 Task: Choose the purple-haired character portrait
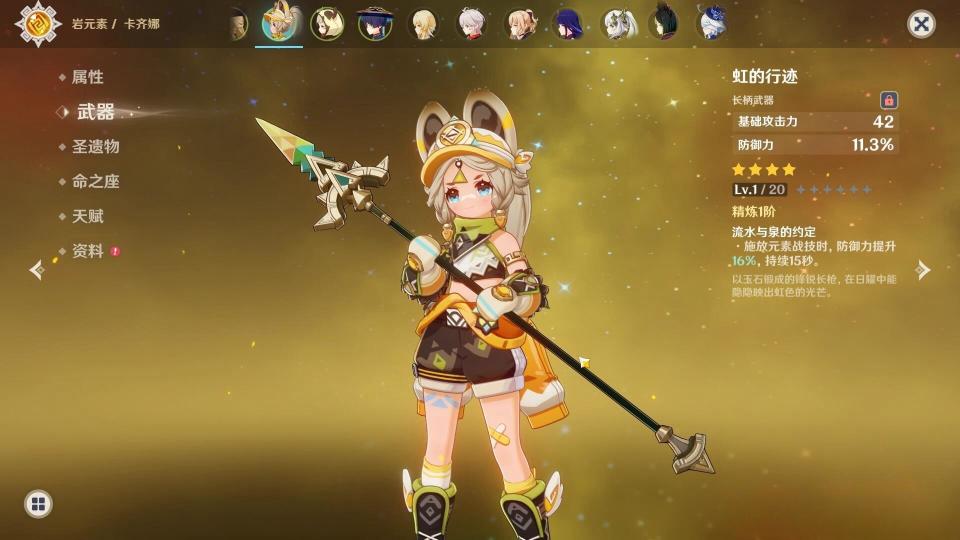tap(567, 23)
